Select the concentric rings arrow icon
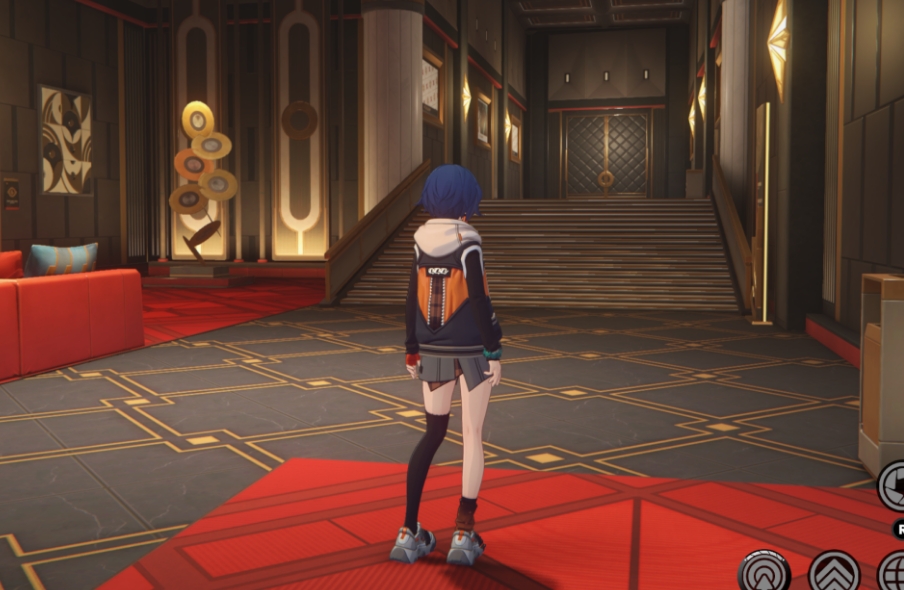904x590 pixels. 765,573
